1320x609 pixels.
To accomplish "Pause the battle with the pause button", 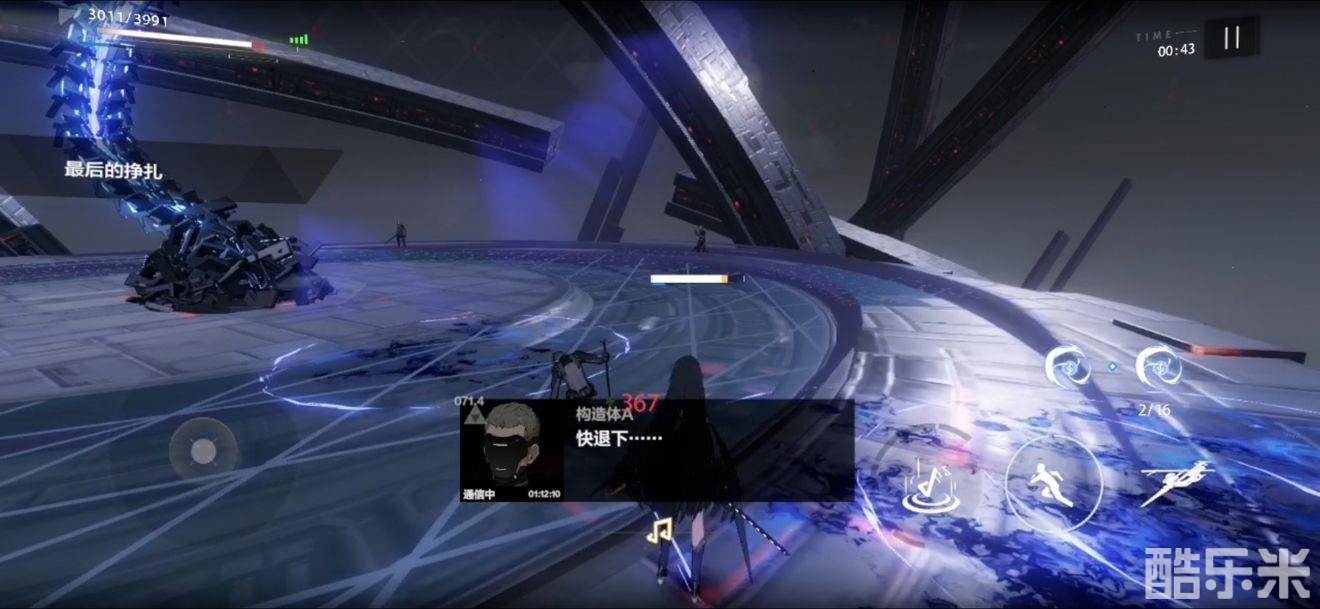I will (1231, 38).
